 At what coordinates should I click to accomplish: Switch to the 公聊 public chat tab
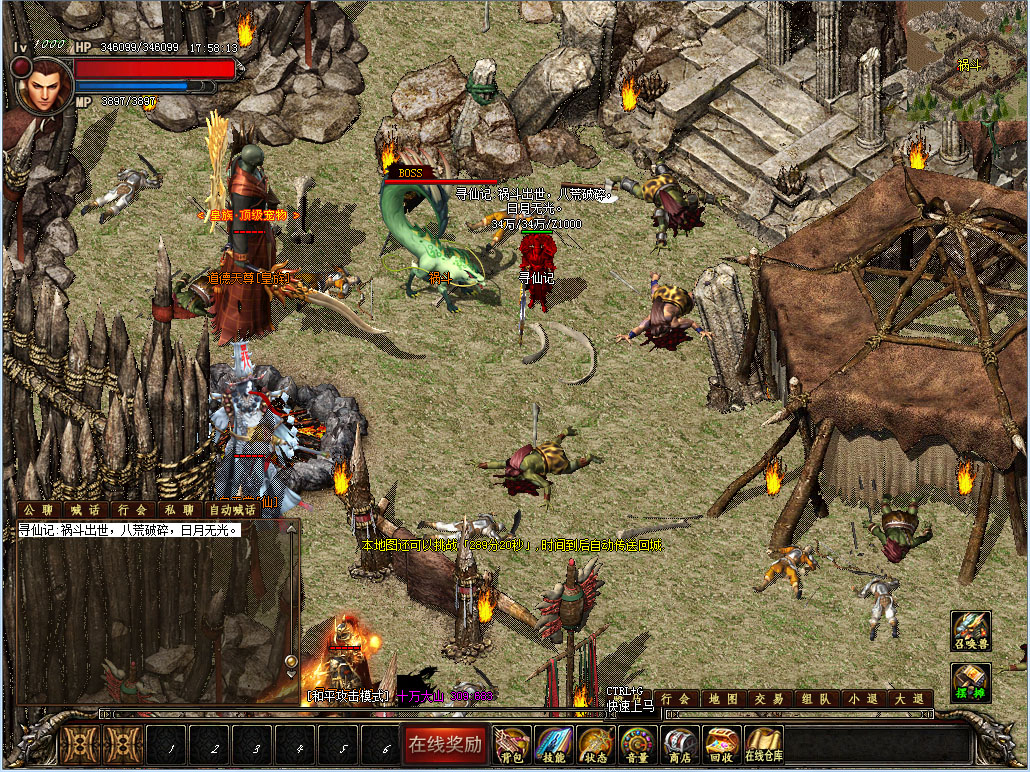point(38,510)
